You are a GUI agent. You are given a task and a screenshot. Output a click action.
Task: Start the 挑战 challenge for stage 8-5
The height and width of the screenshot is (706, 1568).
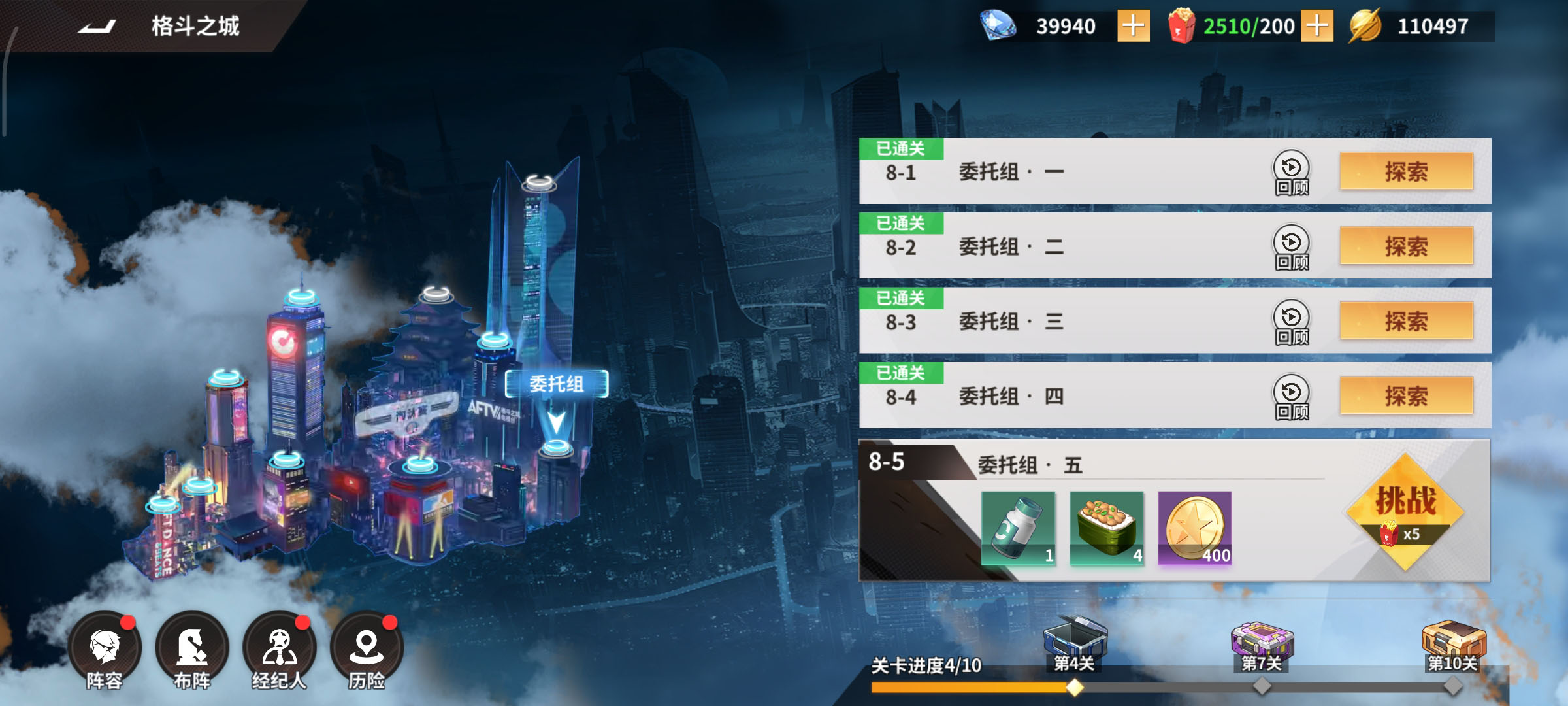click(x=1405, y=511)
